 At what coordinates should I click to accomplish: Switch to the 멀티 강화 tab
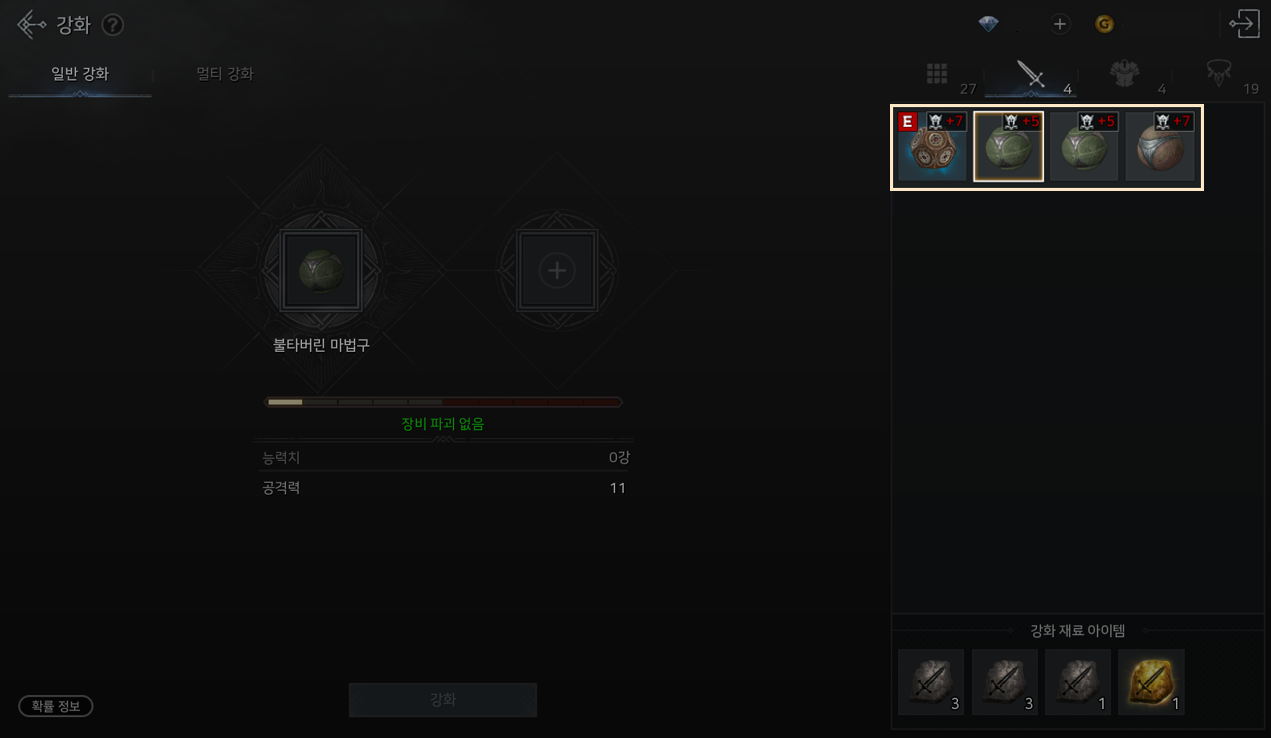pyautogui.click(x=225, y=74)
